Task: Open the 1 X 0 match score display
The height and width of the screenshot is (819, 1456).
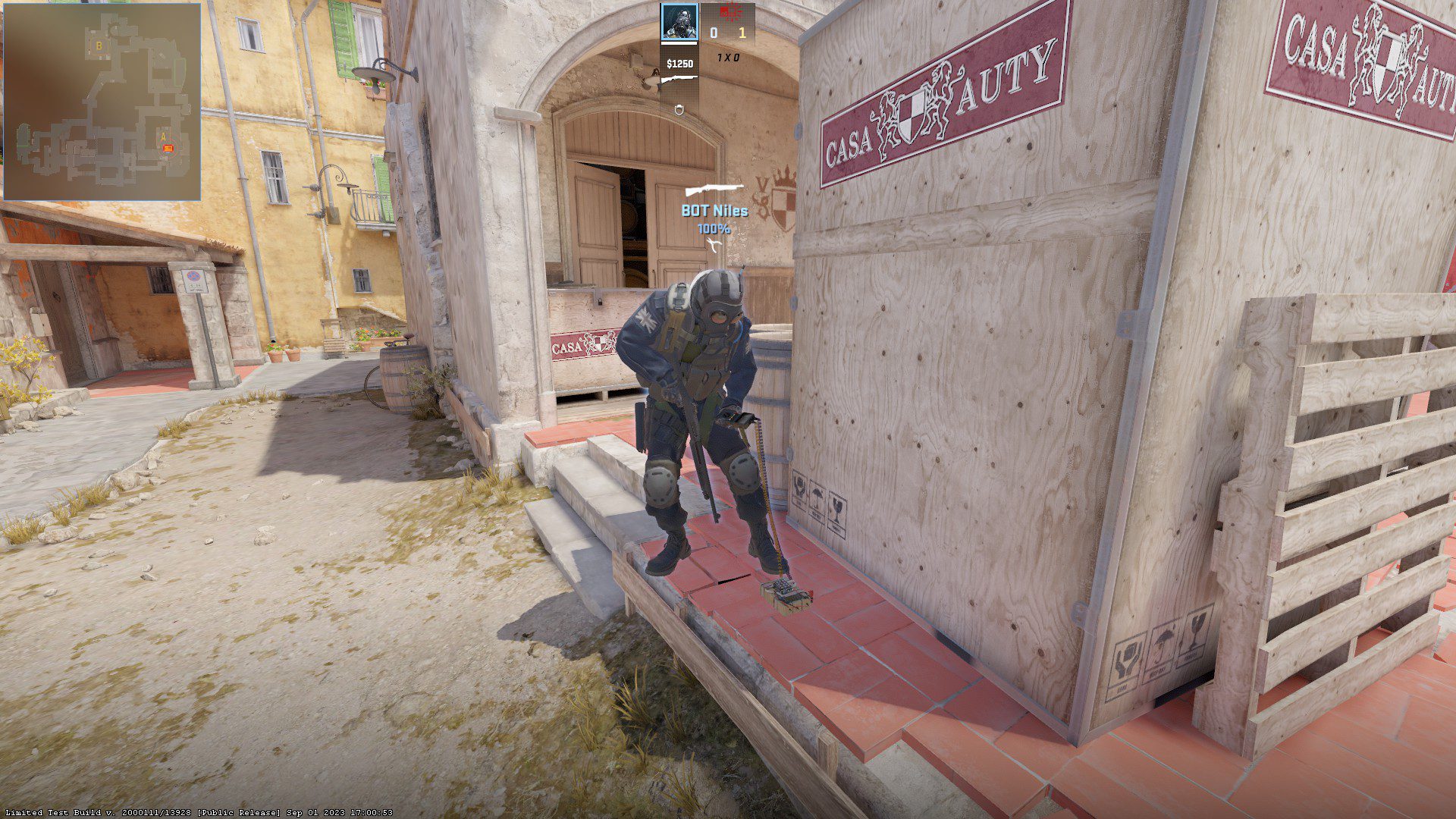Action: pyautogui.click(x=726, y=56)
